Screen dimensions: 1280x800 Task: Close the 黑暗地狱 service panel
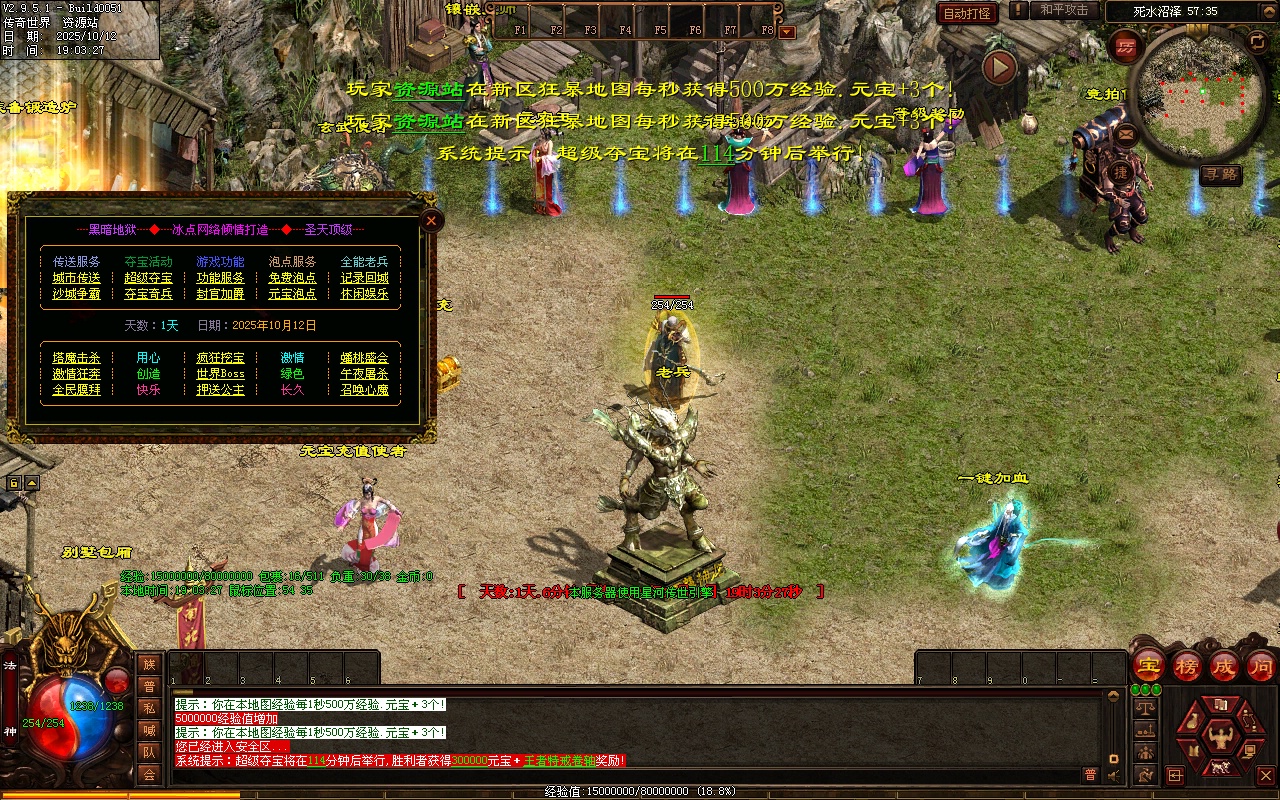click(x=431, y=220)
